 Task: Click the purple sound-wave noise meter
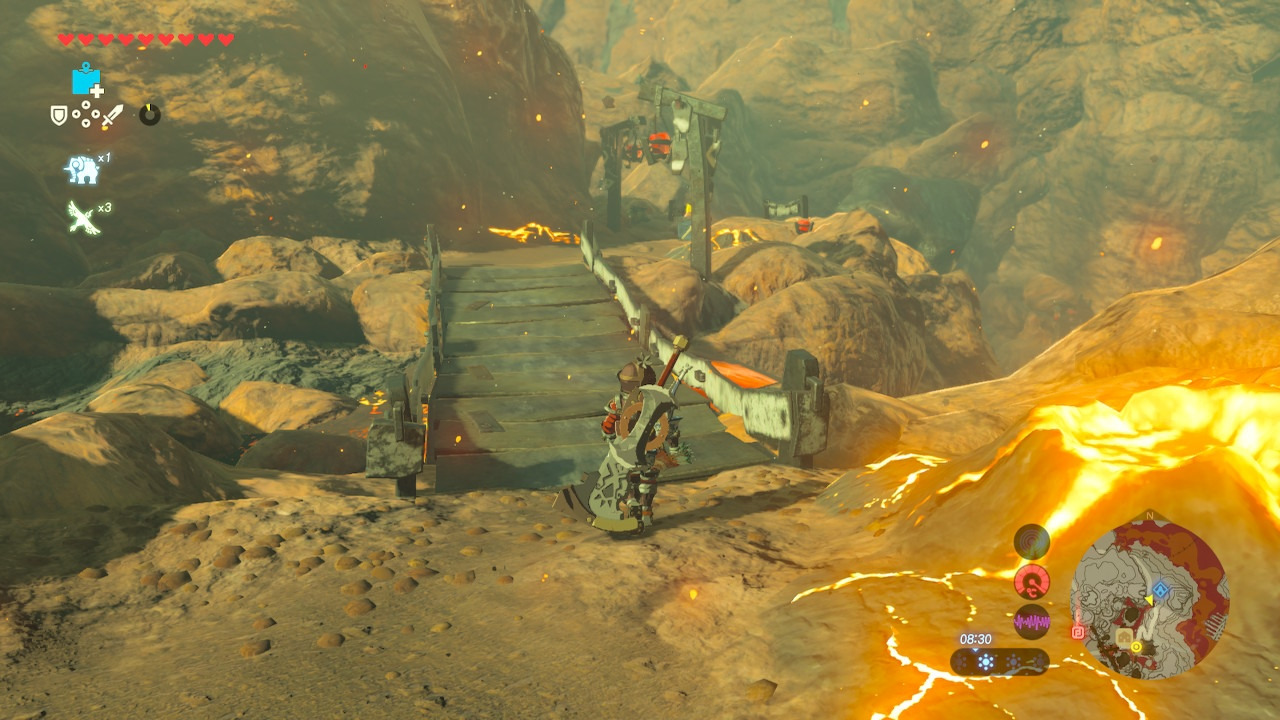1032,621
